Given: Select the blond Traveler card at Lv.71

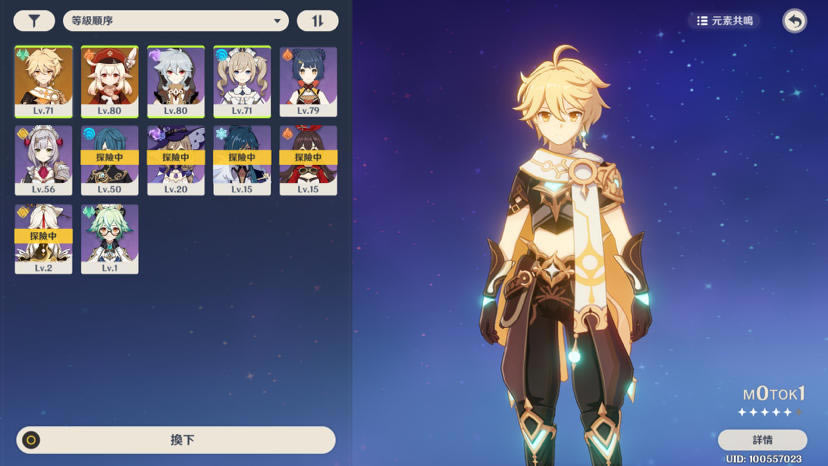Looking at the screenshot, I should pos(43,81).
